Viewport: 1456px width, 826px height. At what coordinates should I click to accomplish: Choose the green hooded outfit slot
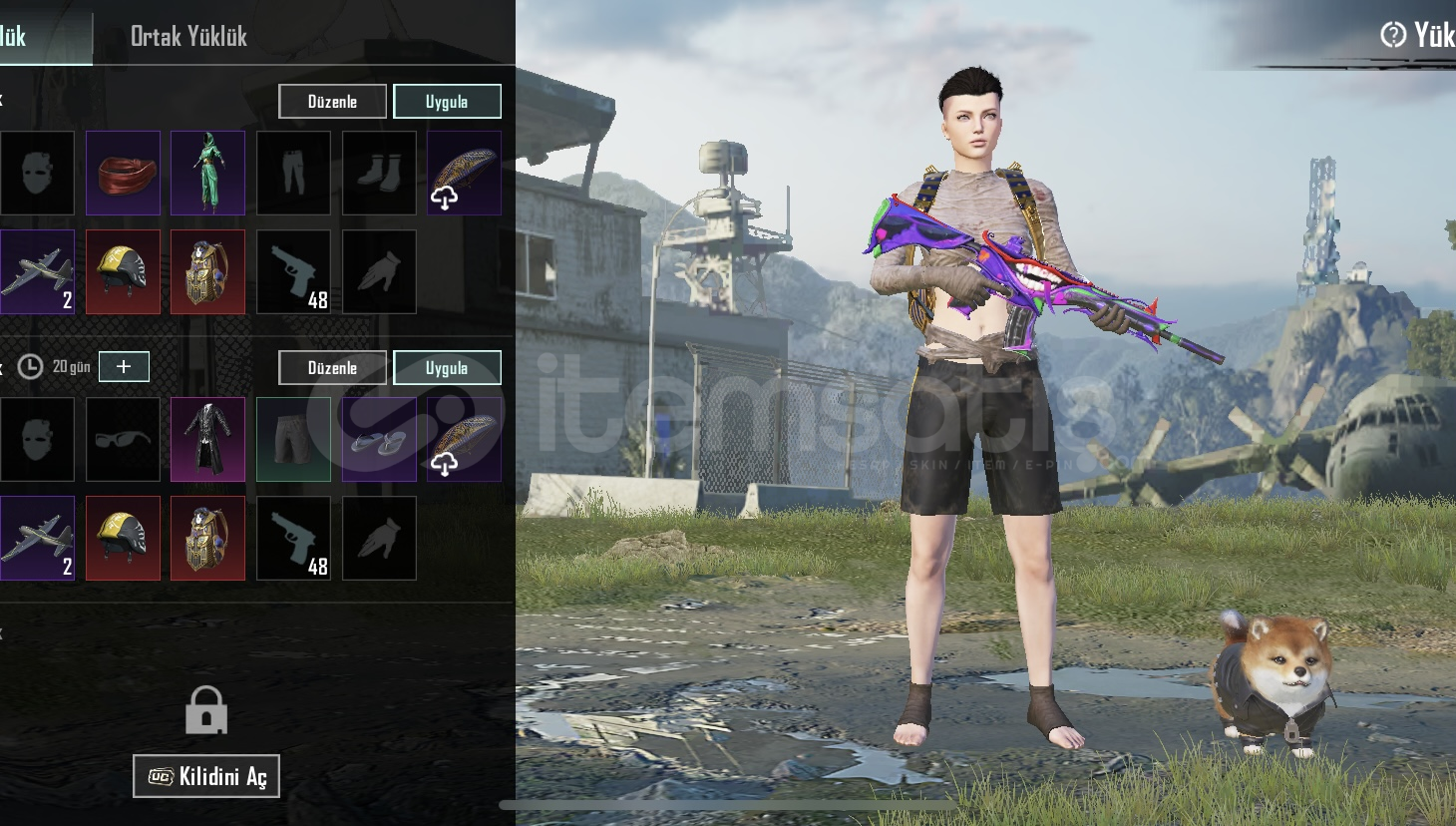pos(207,174)
